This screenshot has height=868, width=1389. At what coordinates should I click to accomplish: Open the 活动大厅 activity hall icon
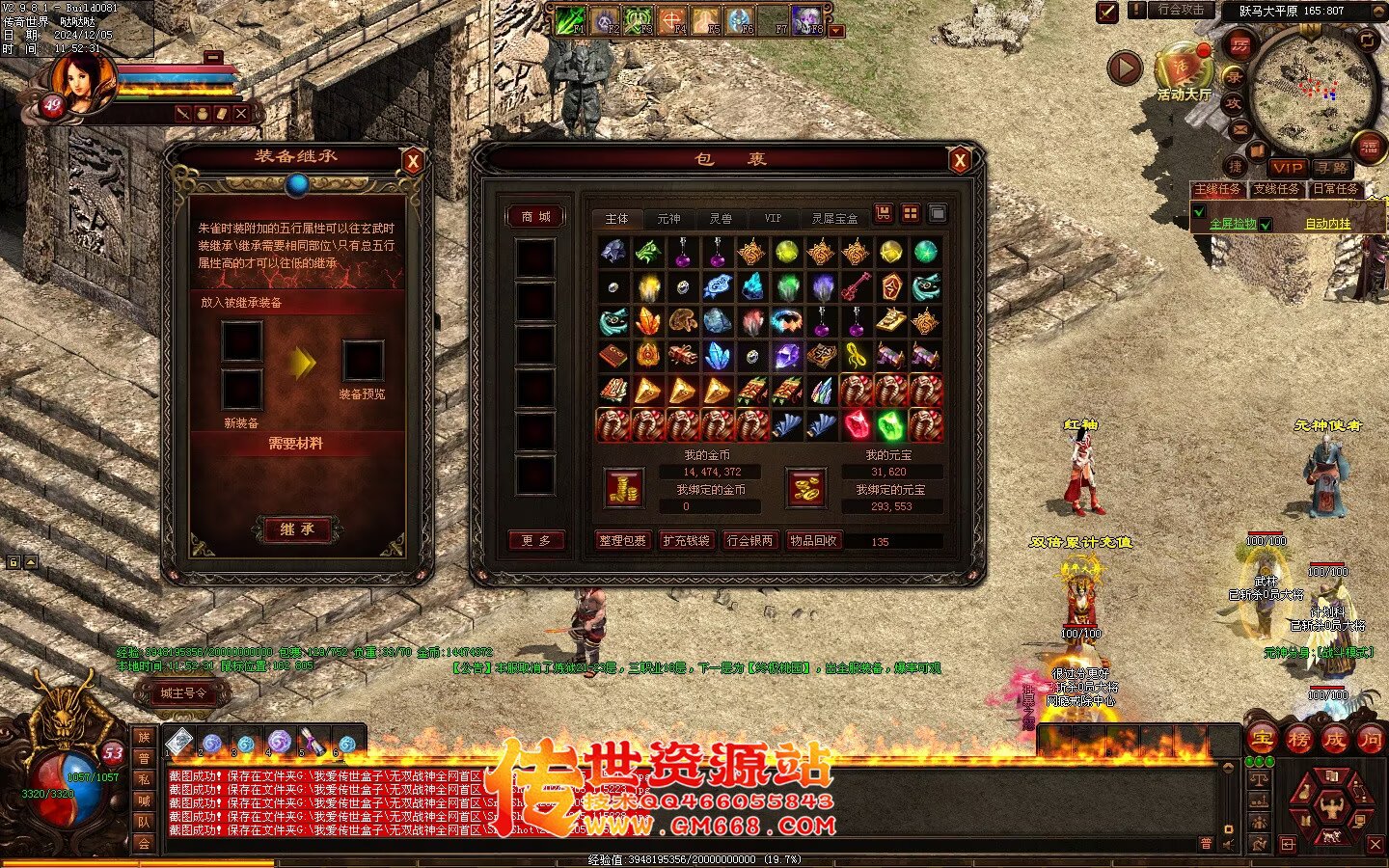click(1183, 69)
